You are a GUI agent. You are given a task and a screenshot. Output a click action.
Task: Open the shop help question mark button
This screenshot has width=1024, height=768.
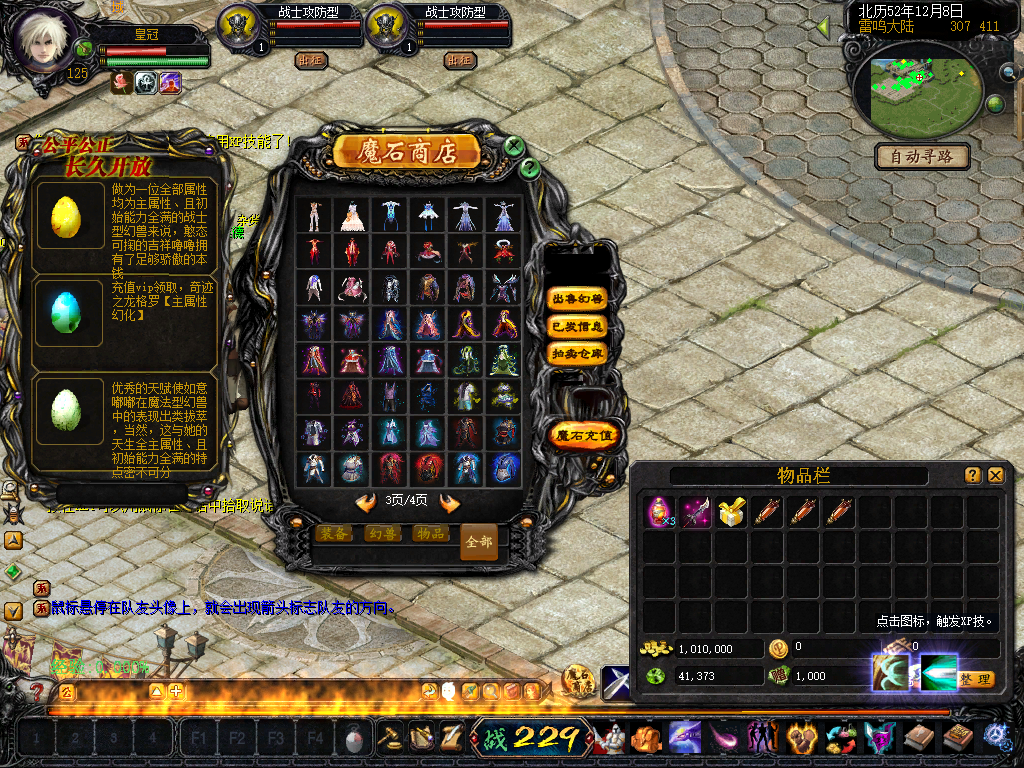pos(530,169)
